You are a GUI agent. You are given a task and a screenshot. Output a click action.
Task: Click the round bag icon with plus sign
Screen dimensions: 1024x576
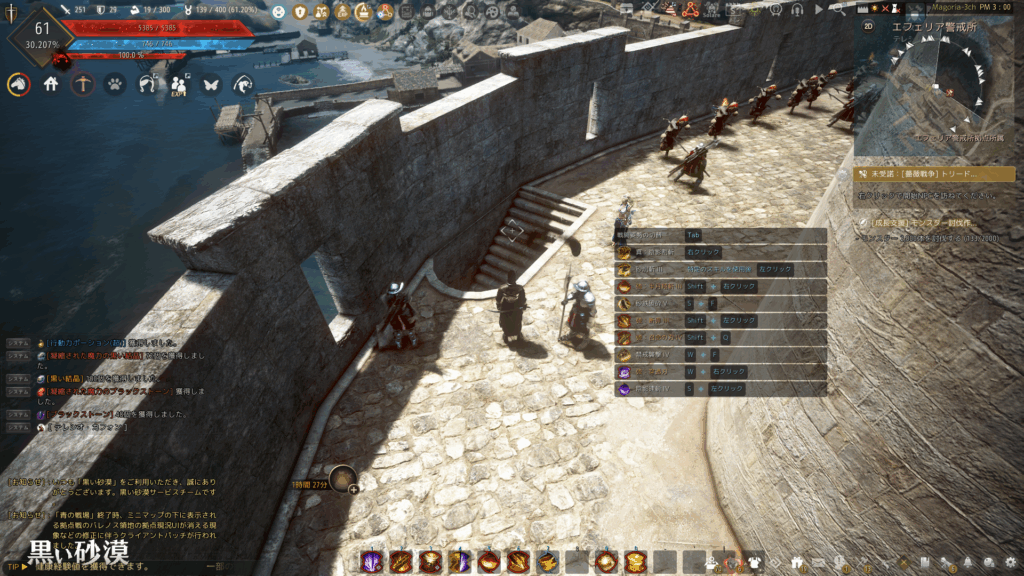[x=343, y=480]
